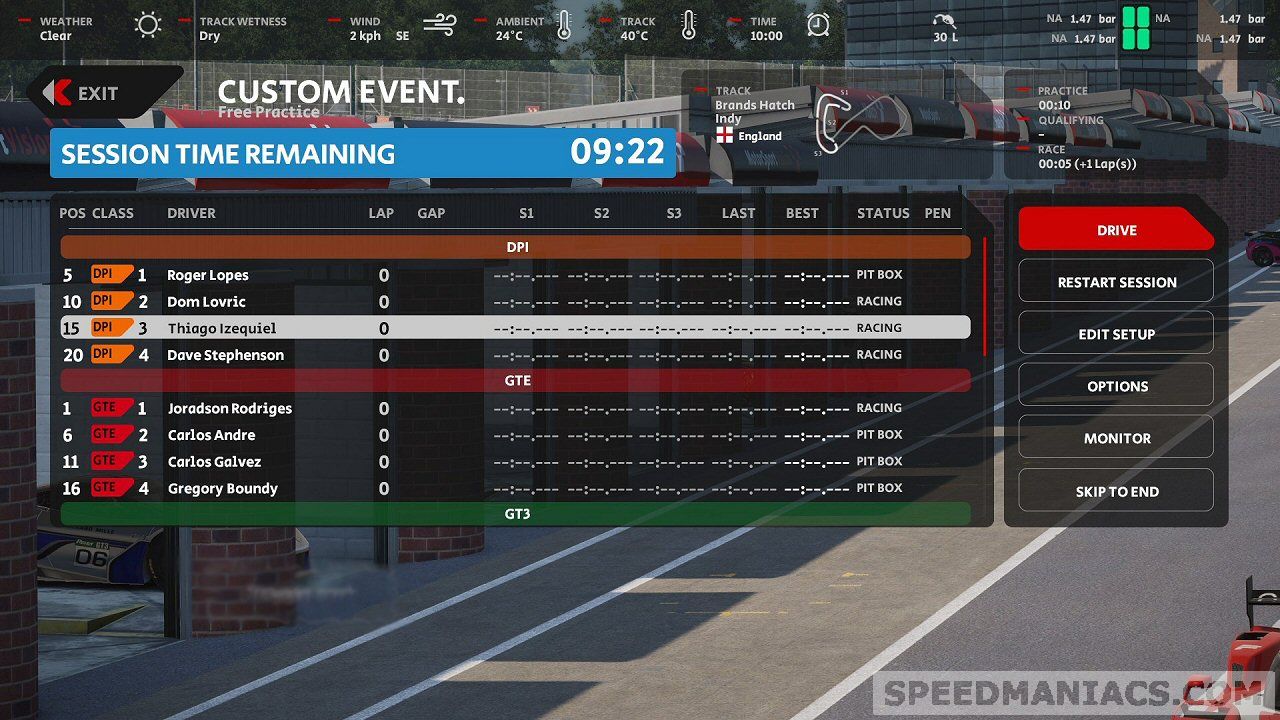Click the orange DPI class header
The image size is (1280, 720).
pyautogui.click(x=516, y=246)
